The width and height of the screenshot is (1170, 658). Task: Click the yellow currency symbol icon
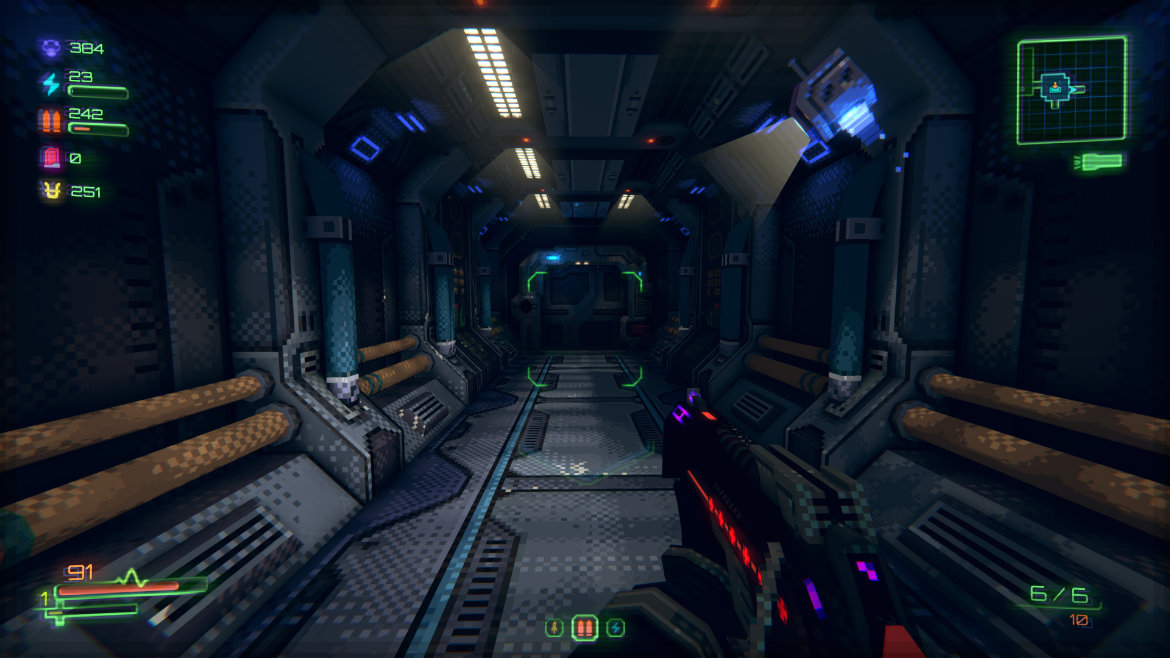coord(49,191)
